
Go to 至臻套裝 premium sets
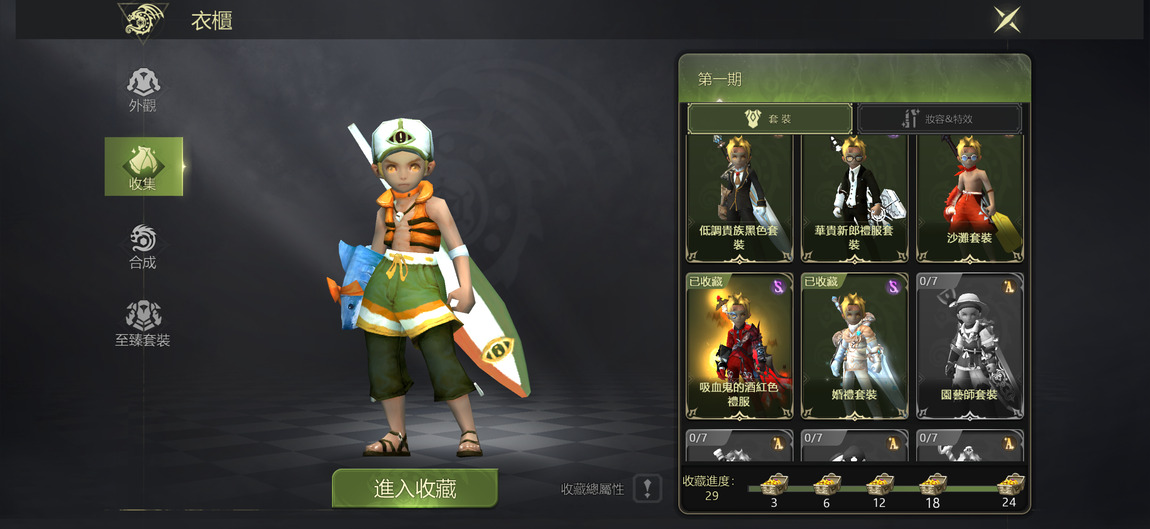pos(143,323)
